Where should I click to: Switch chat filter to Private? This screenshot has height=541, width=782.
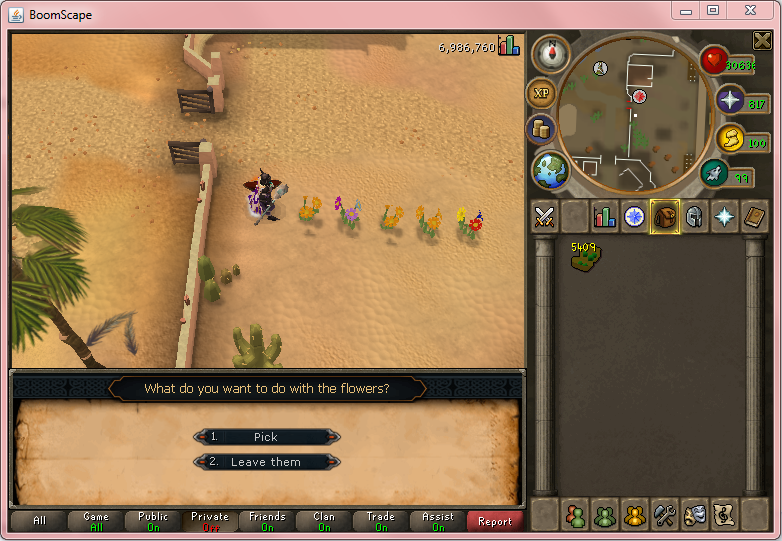pos(210,521)
